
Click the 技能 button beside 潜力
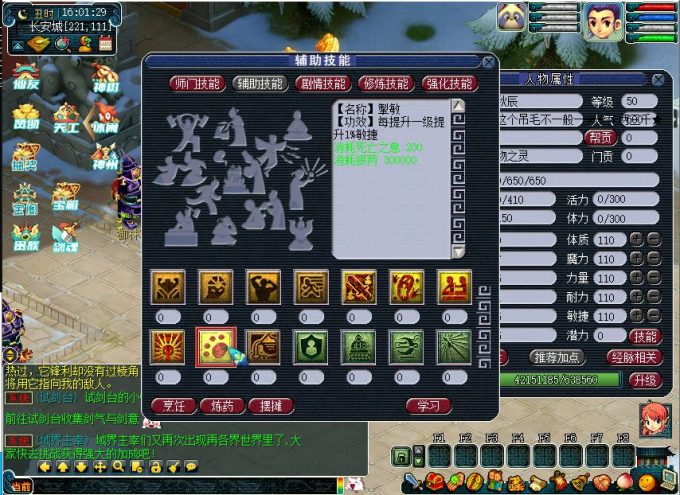click(x=646, y=336)
